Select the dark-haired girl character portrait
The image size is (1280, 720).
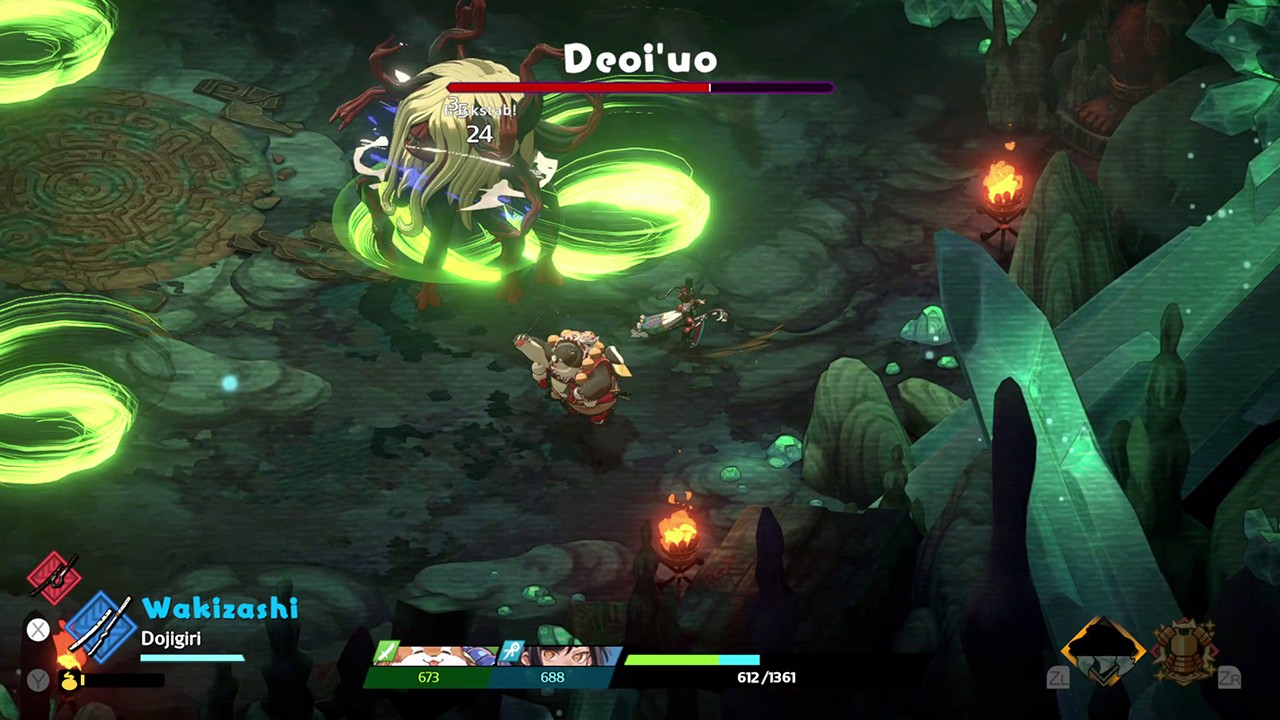[556, 655]
